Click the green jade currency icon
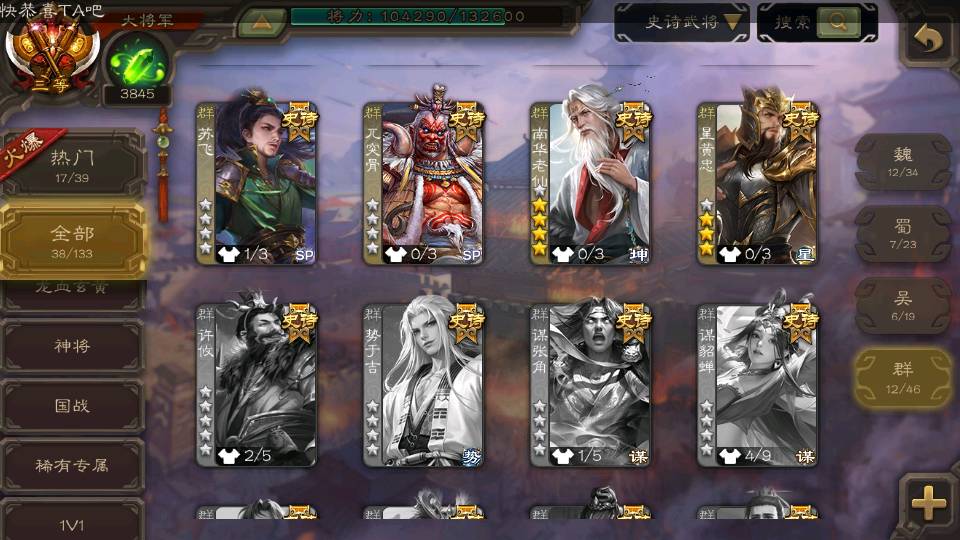Image resolution: width=960 pixels, height=540 pixels. tap(136, 63)
